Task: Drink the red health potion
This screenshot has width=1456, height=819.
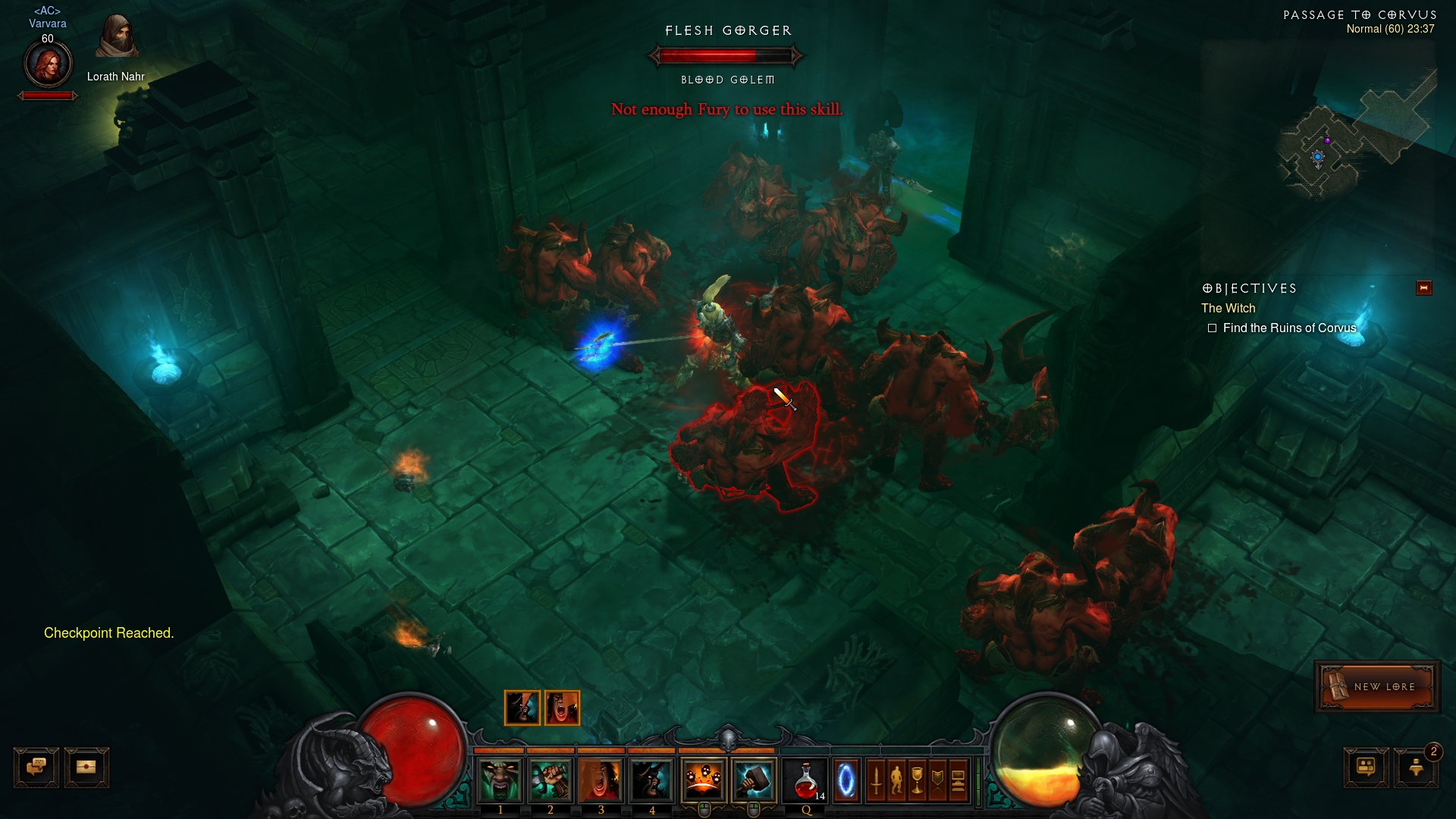Action: pyautogui.click(x=806, y=780)
